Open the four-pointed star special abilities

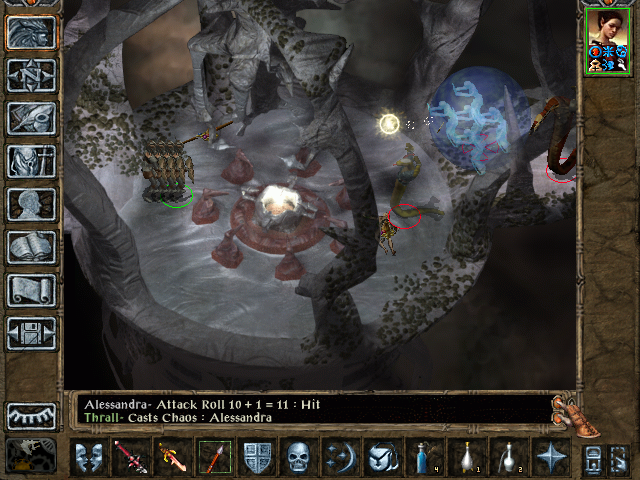550,458
